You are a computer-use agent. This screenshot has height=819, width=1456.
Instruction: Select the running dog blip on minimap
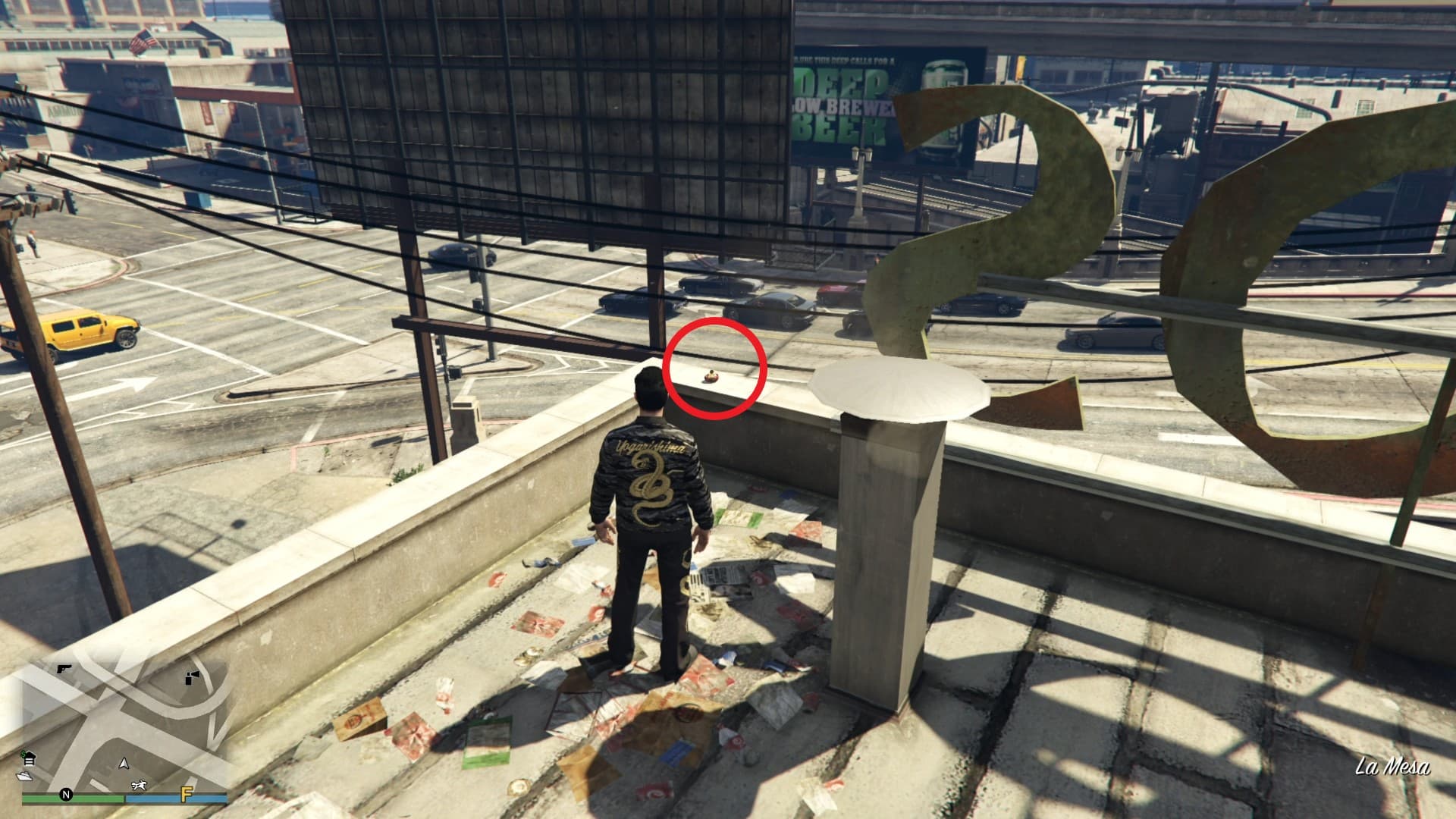(x=139, y=786)
